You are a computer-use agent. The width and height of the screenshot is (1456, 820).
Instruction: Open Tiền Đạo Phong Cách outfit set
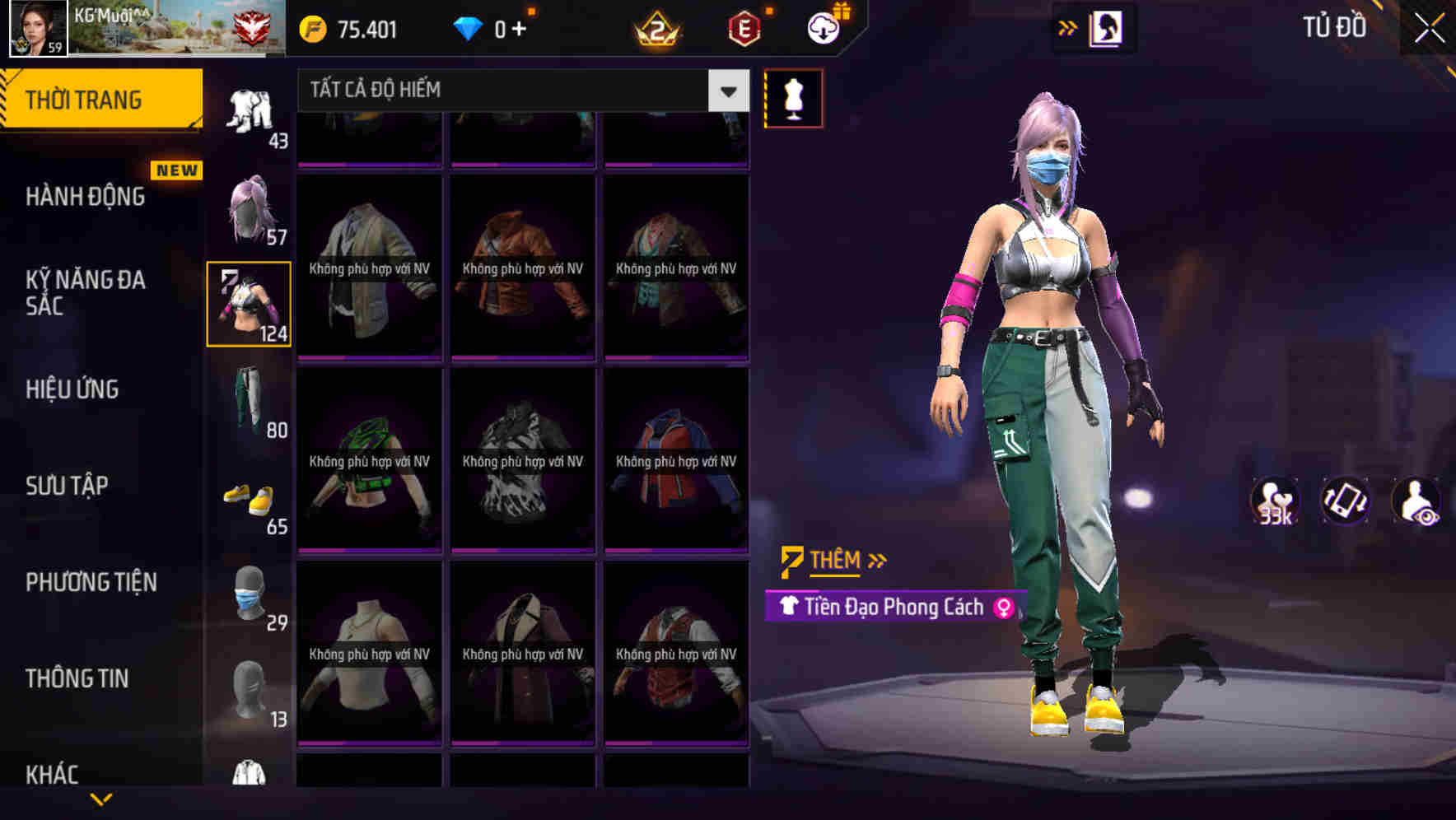[893, 607]
